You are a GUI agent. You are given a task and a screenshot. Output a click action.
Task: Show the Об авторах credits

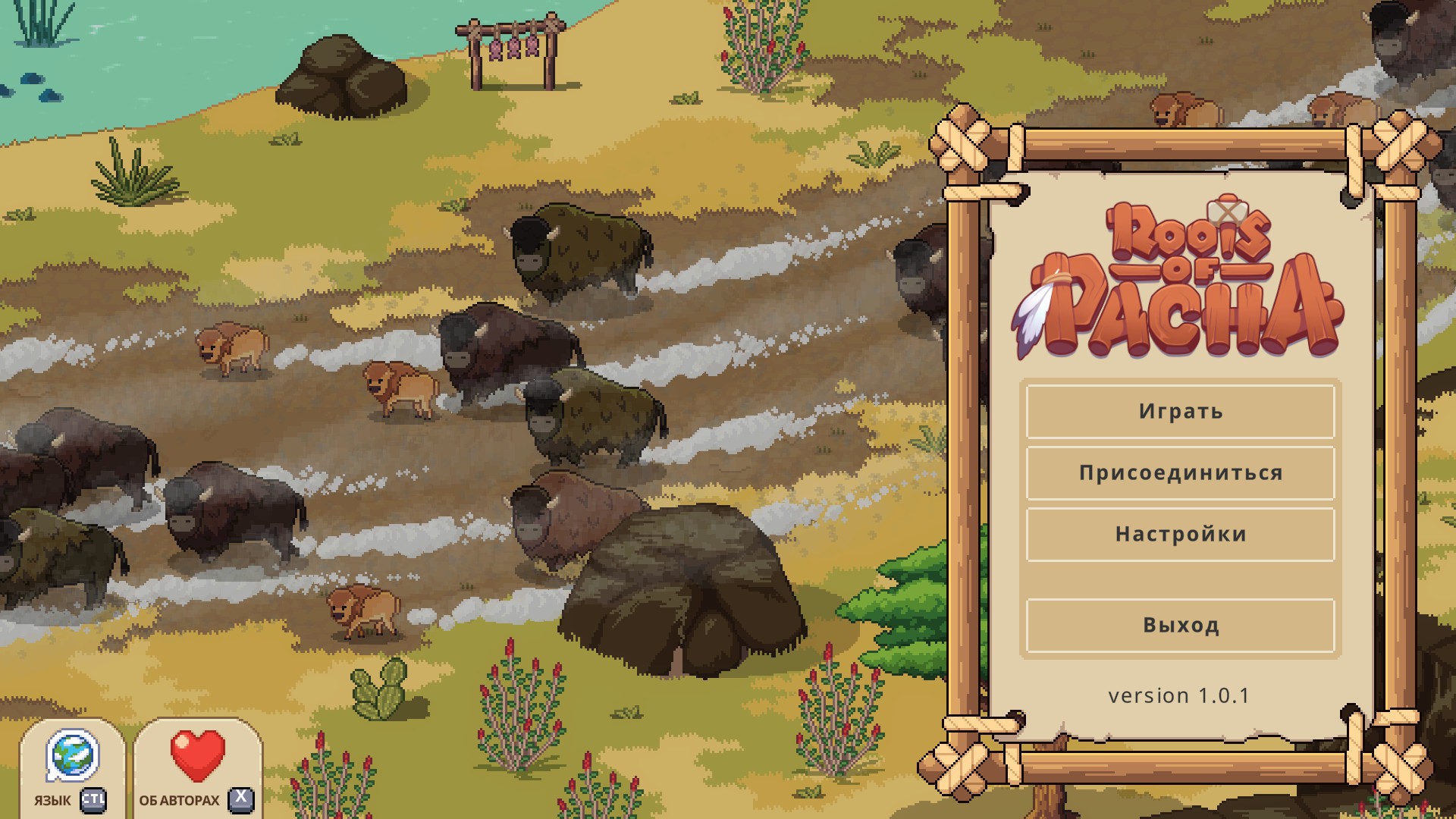(198, 767)
